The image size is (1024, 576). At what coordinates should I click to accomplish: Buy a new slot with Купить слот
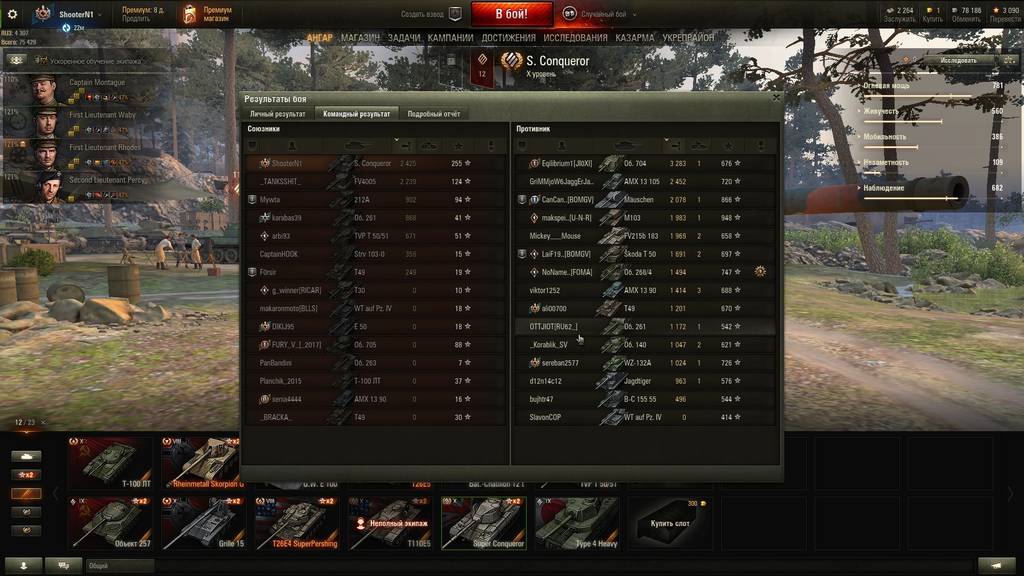pyautogui.click(x=668, y=523)
